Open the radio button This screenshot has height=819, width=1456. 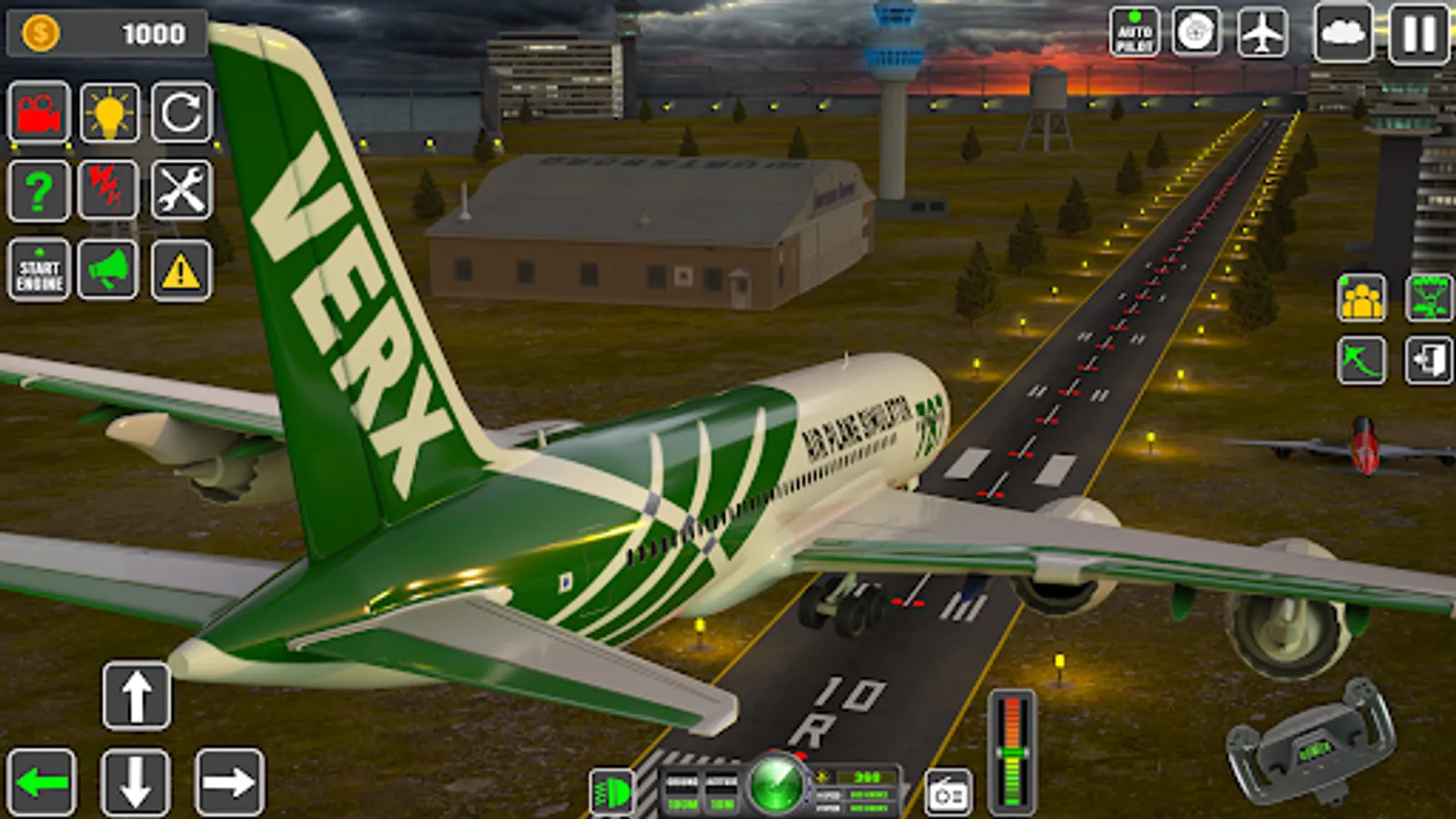pyautogui.click(x=948, y=794)
